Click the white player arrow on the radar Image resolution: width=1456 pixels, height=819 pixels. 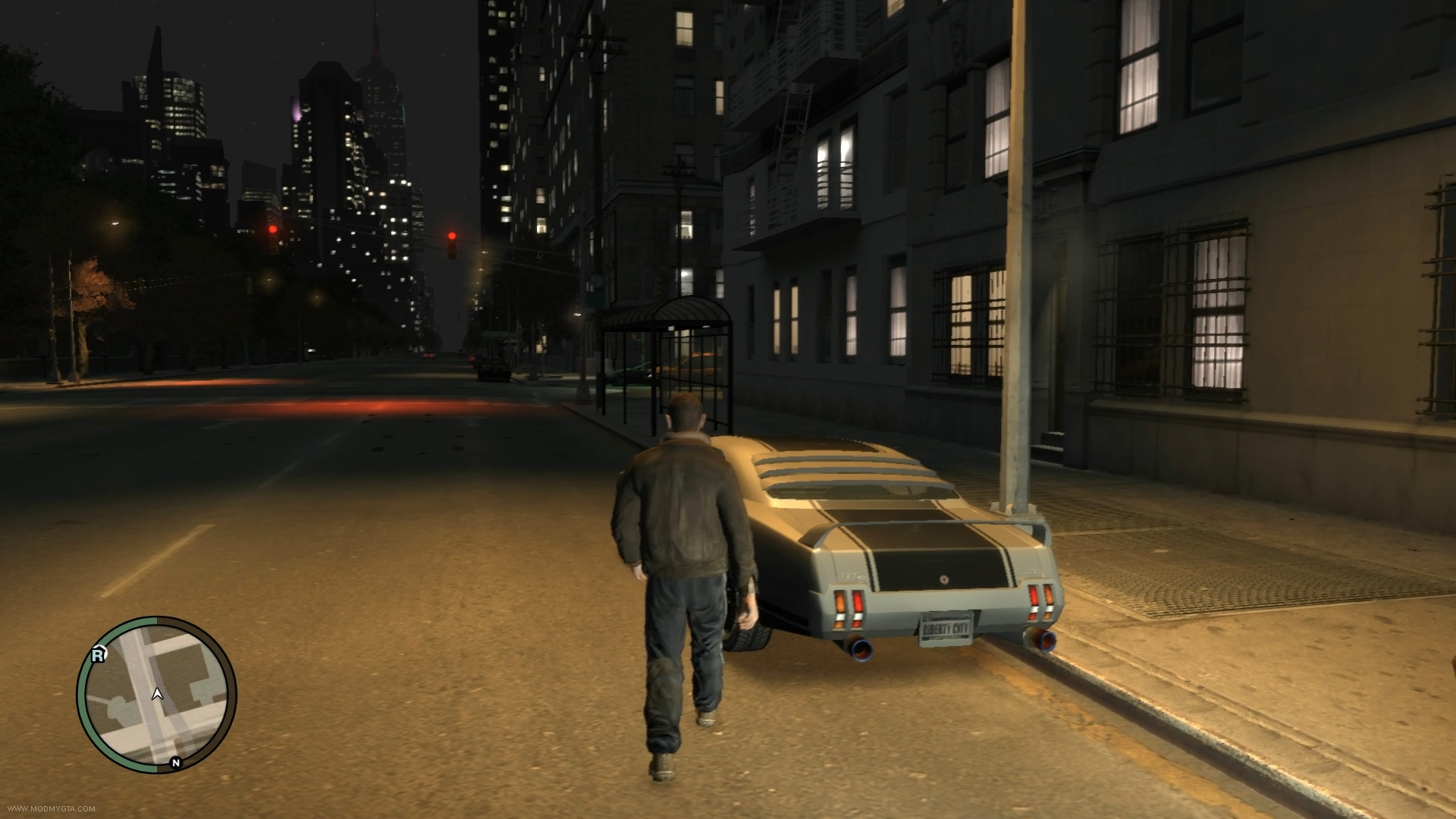(x=157, y=693)
